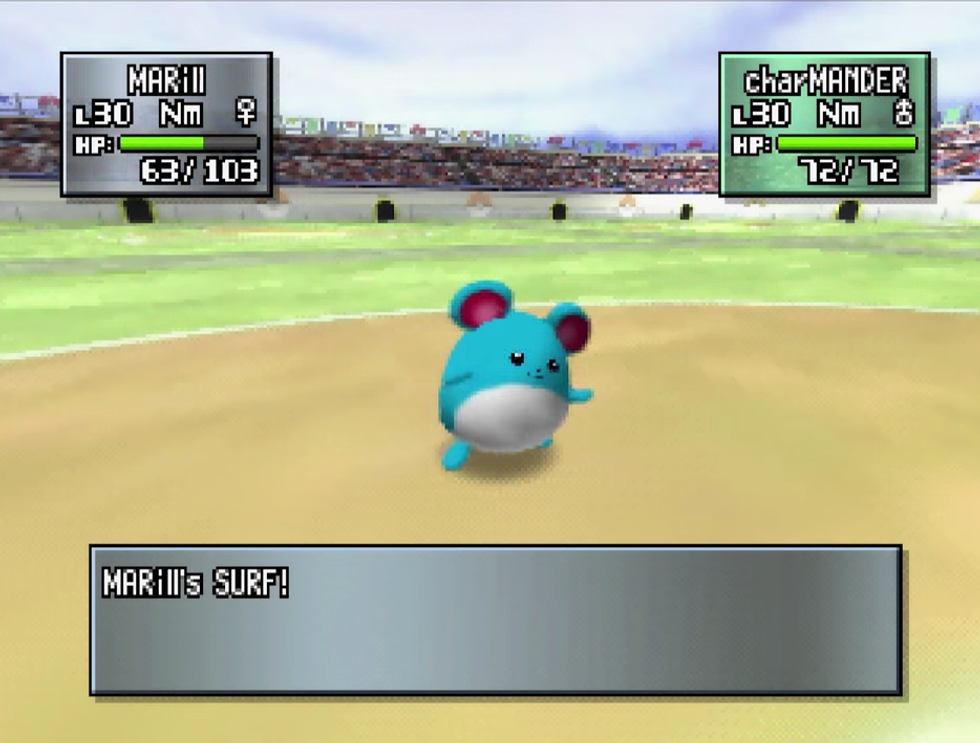
Task: Click the "MARILL's SURF!" battle message box
Action: [x=496, y=619]
